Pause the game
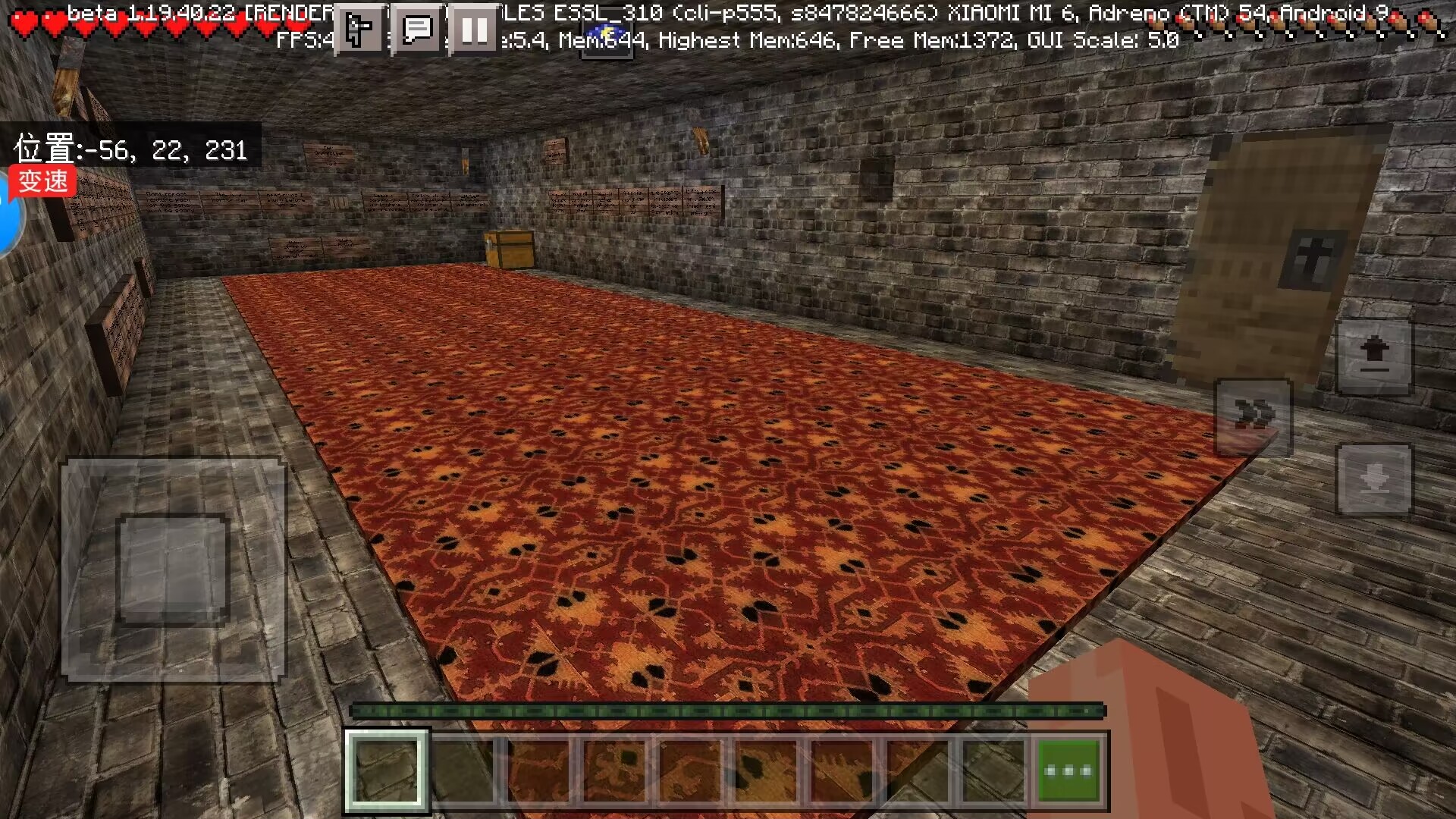The width and height of the screenshot is (1456, 819). [475, 30]
